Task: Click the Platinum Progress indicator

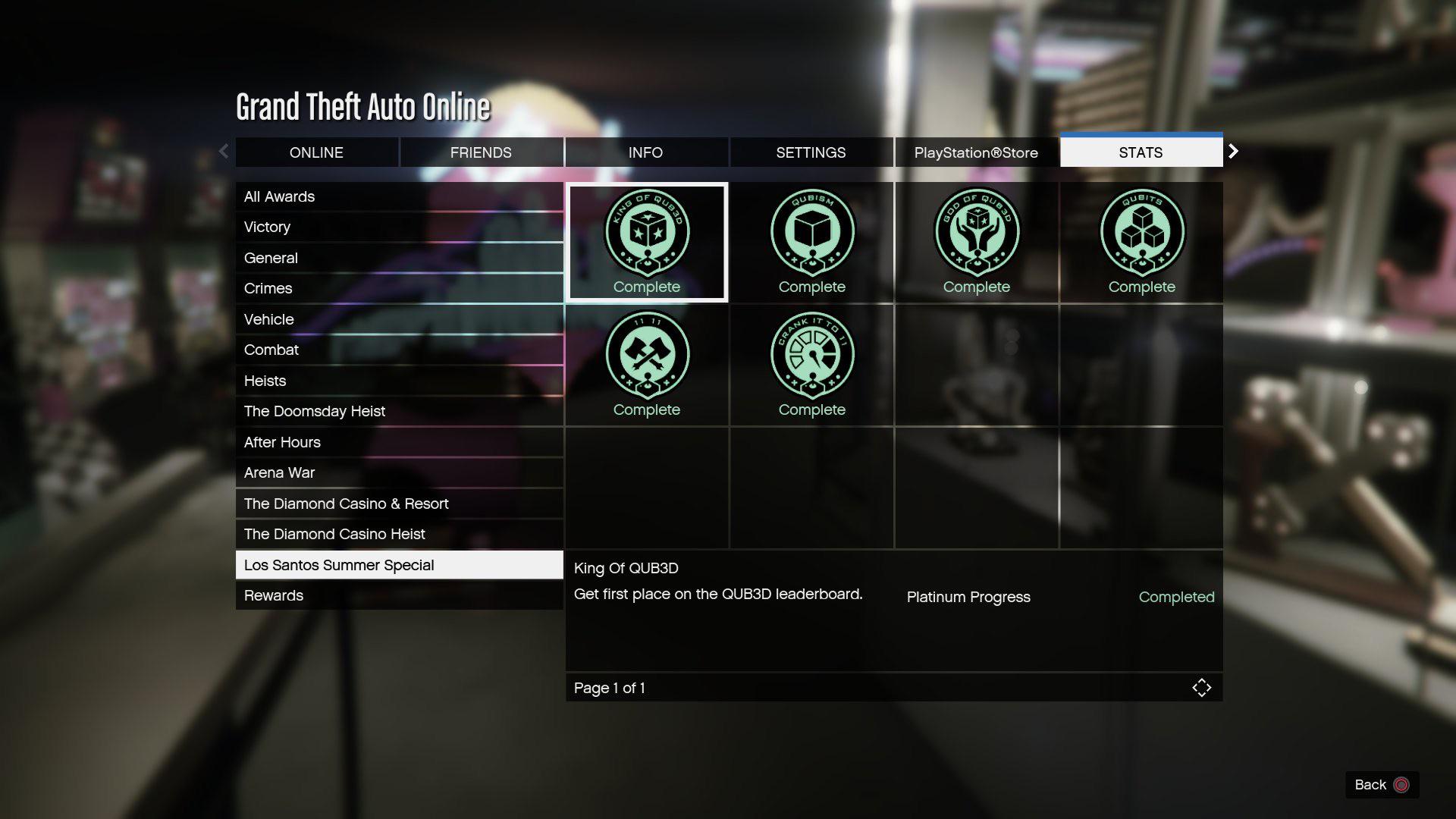Action: coord(968,597)
